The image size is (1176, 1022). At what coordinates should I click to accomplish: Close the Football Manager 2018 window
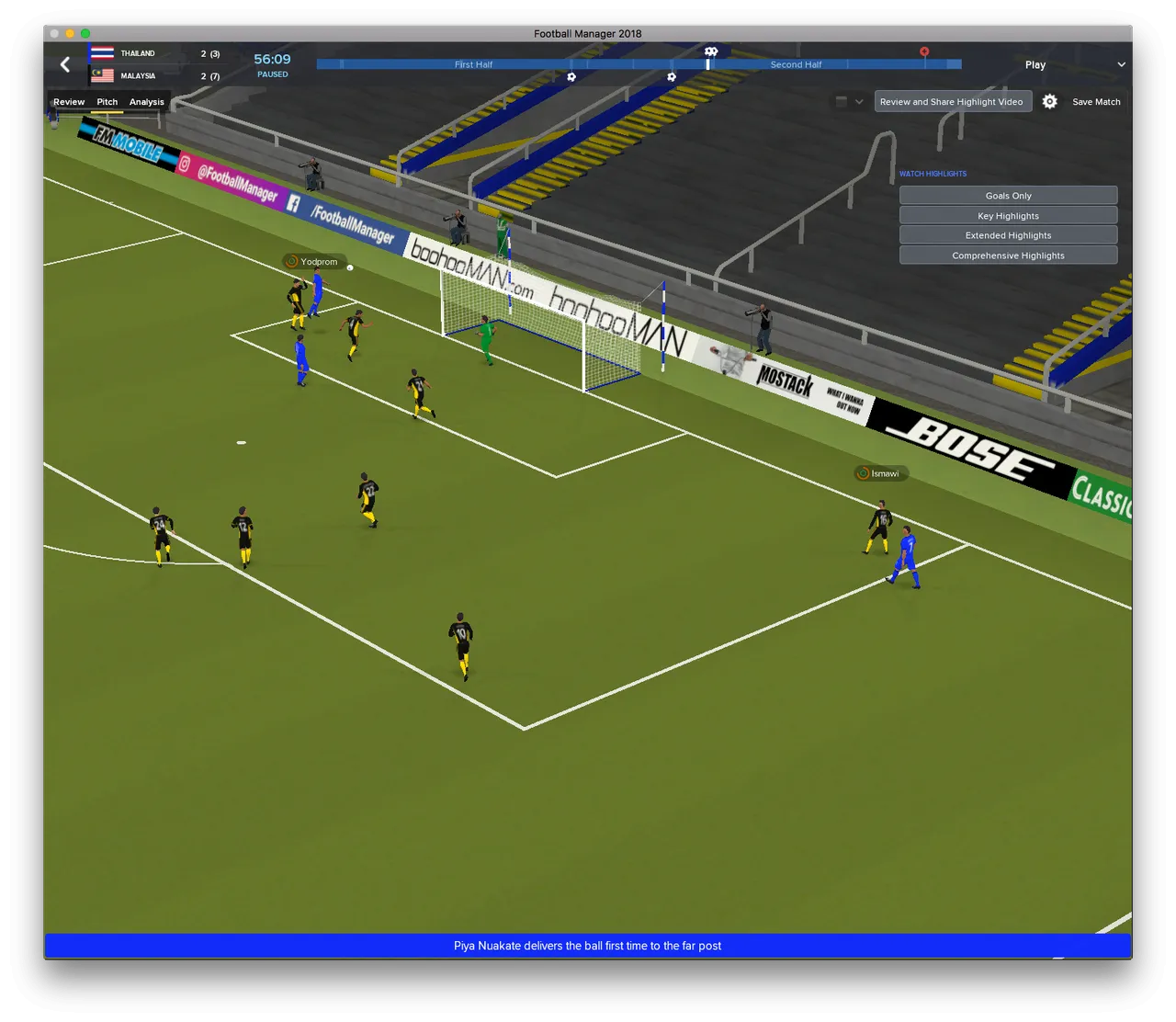[54, 33]
